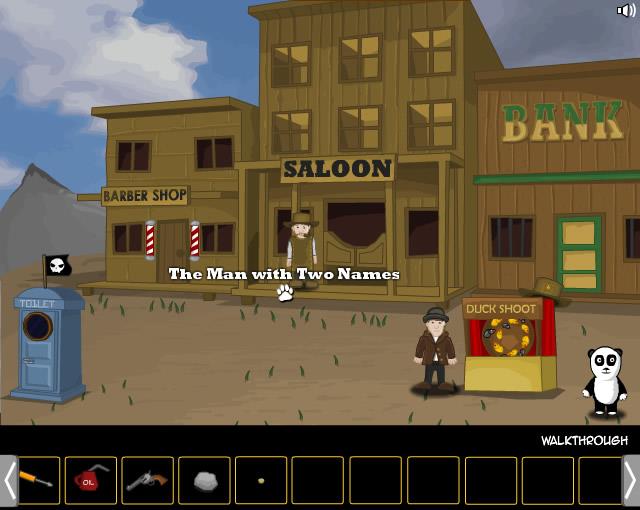Select the screwdriver in the inventory

click(x=39, y=480)
